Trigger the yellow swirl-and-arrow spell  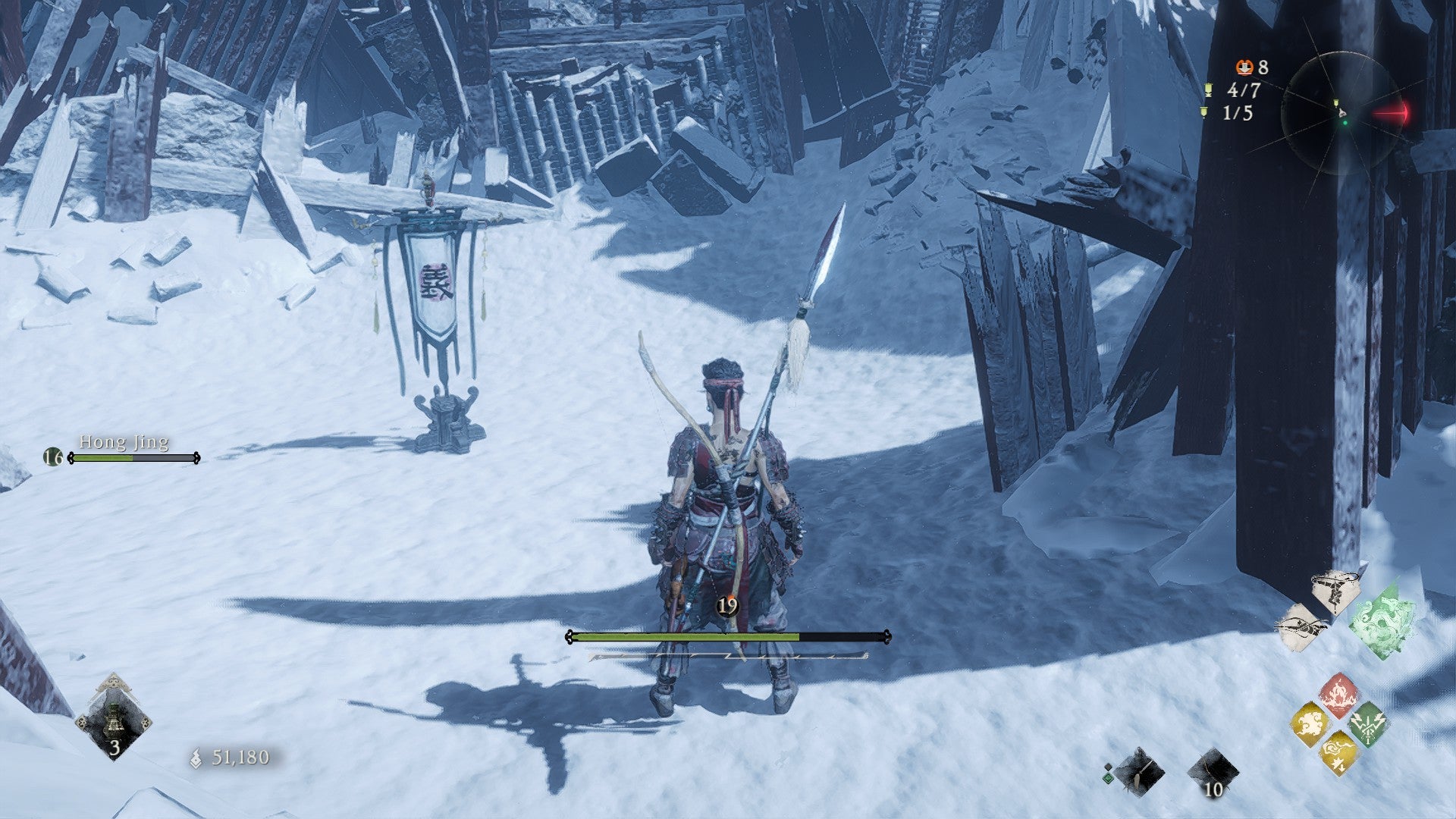[1338, 752]
